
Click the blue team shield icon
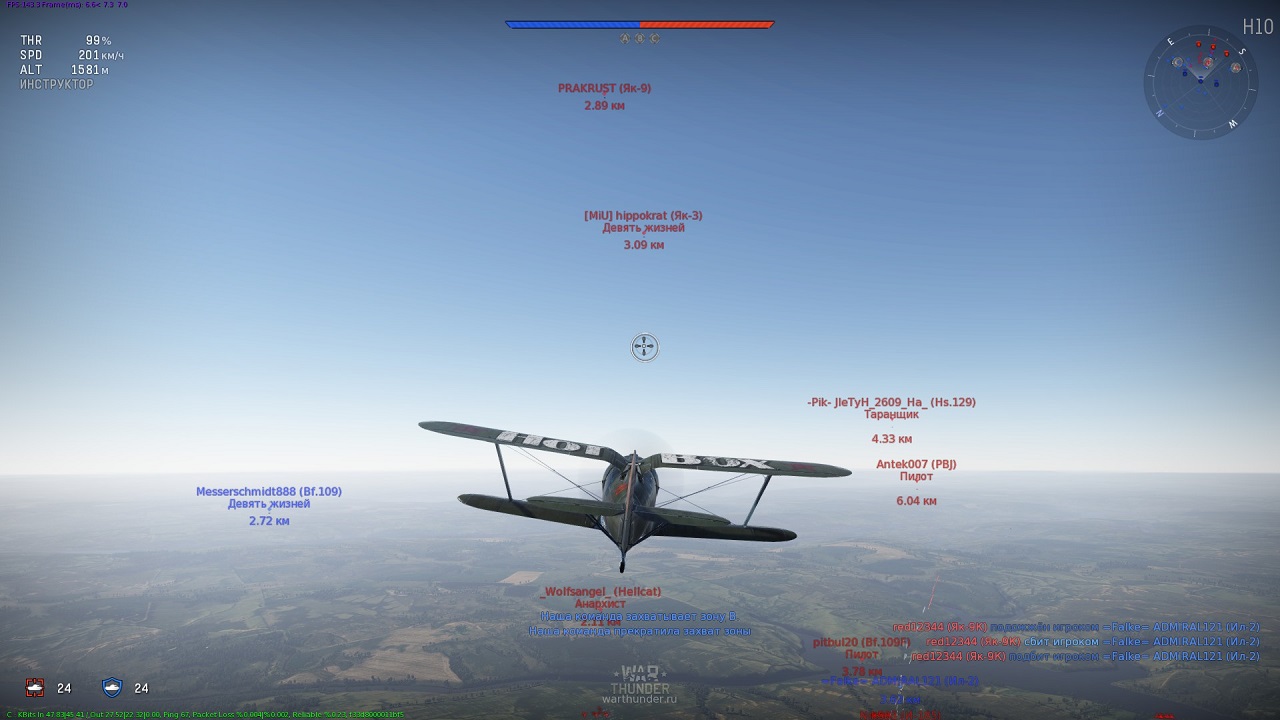point(112,687)
